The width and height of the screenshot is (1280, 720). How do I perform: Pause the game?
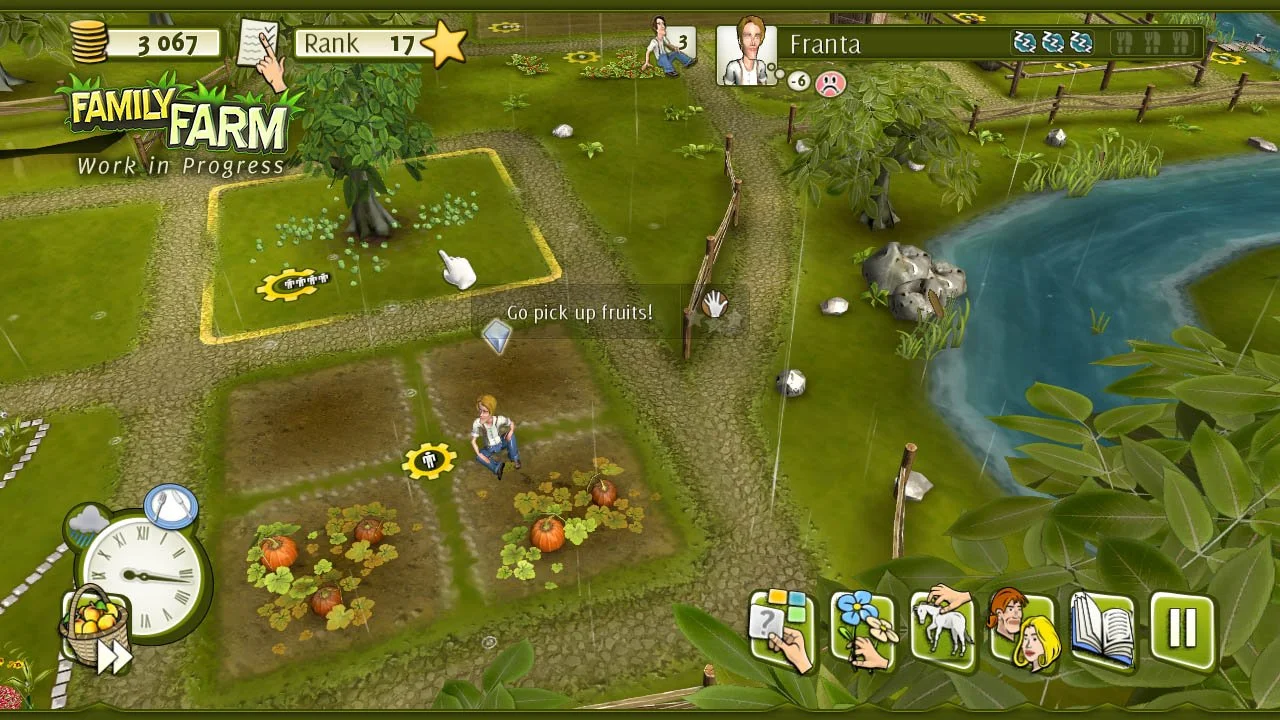coord(1180,629)
